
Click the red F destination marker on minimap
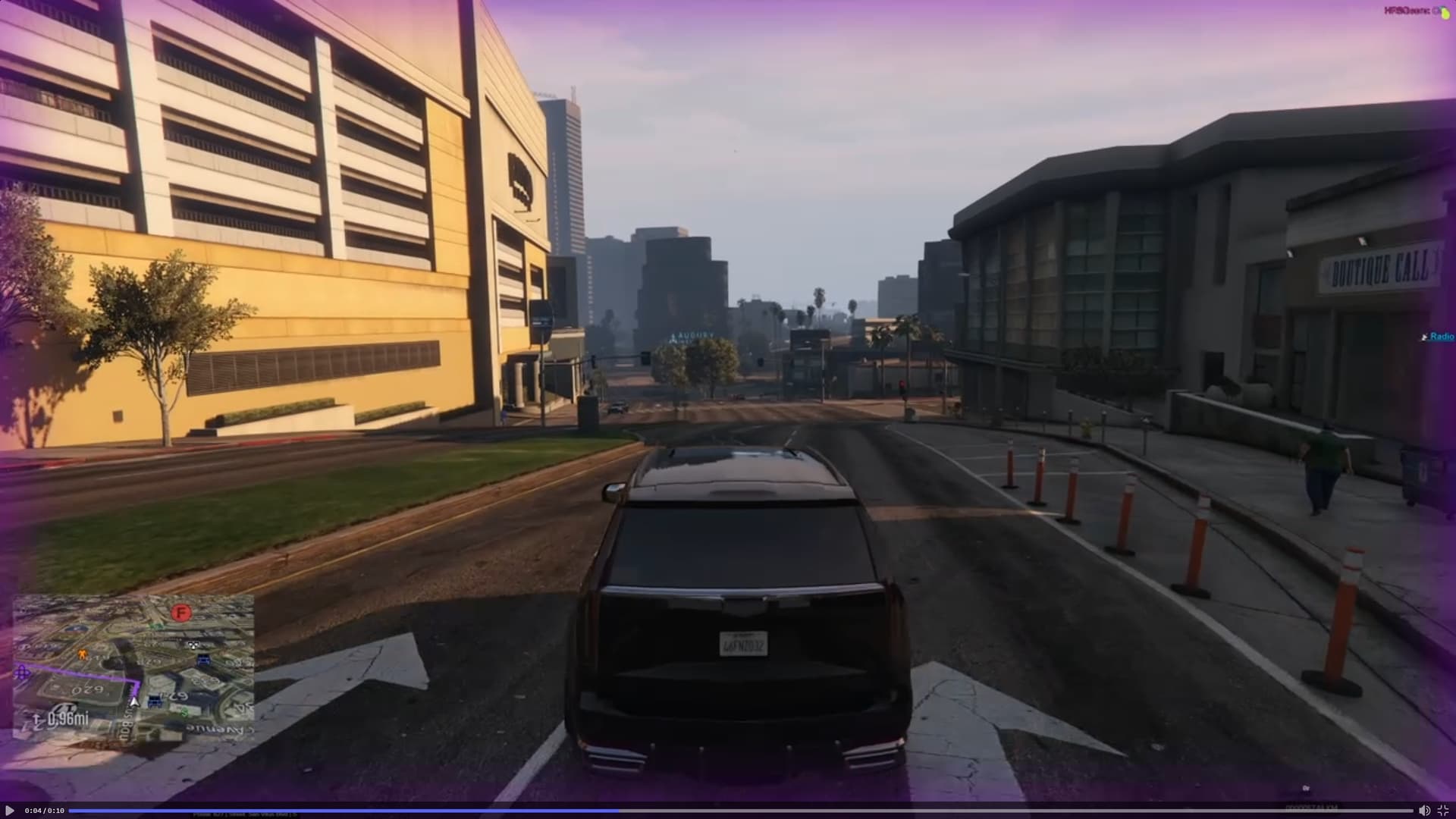pyautogui.click(x=180, y=613)
